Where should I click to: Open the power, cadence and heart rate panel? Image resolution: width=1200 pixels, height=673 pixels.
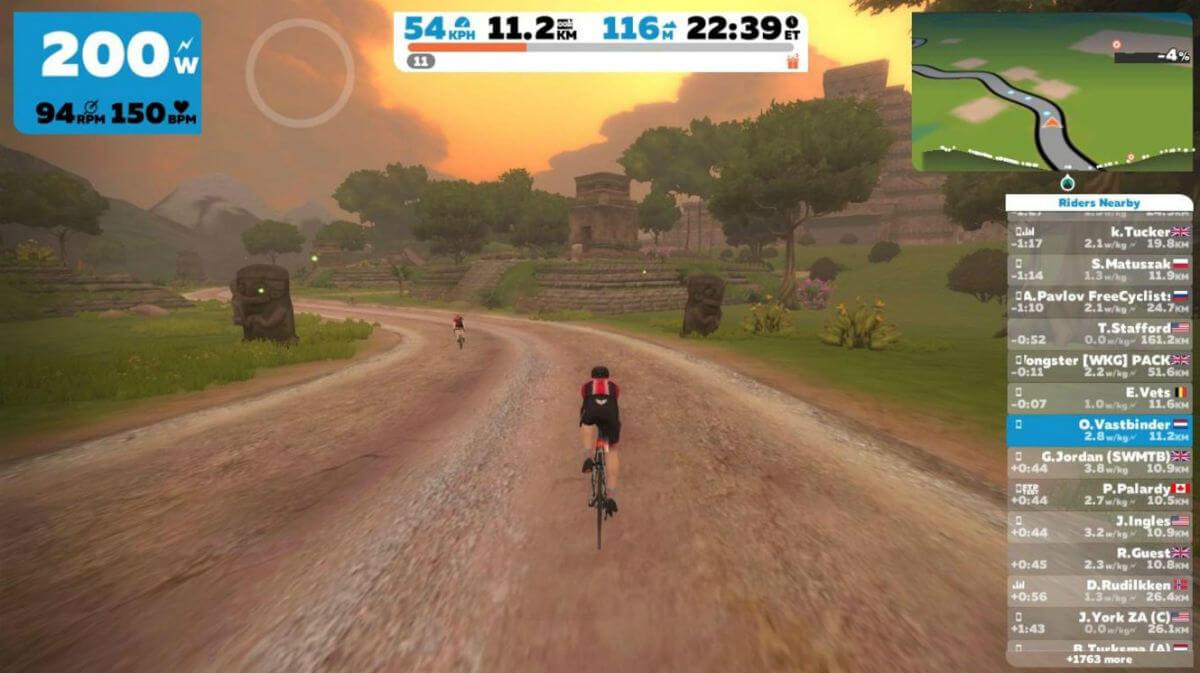(107, 73)
